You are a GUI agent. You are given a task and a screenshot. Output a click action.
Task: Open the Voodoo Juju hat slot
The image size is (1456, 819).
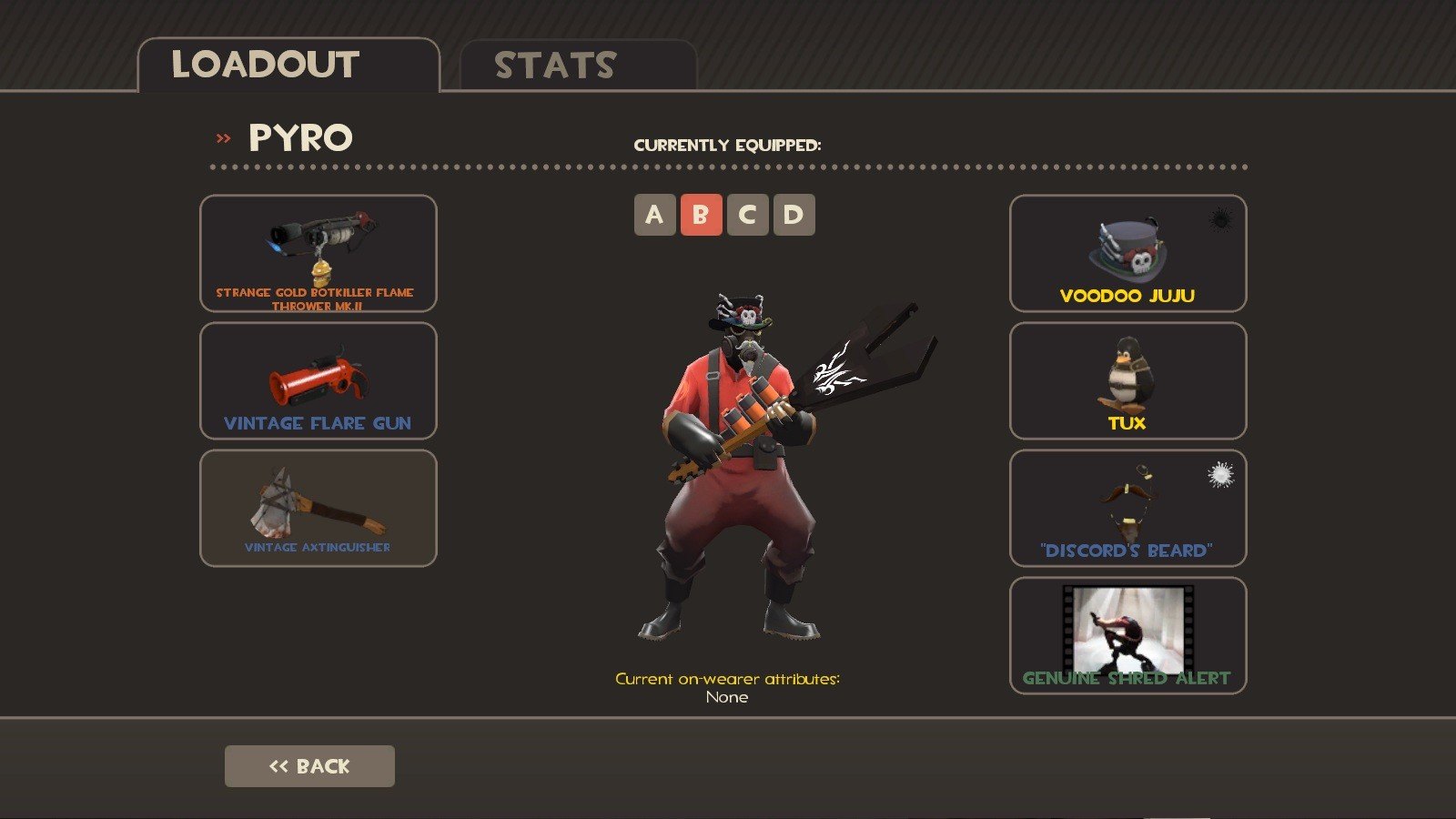[1127, 253]
